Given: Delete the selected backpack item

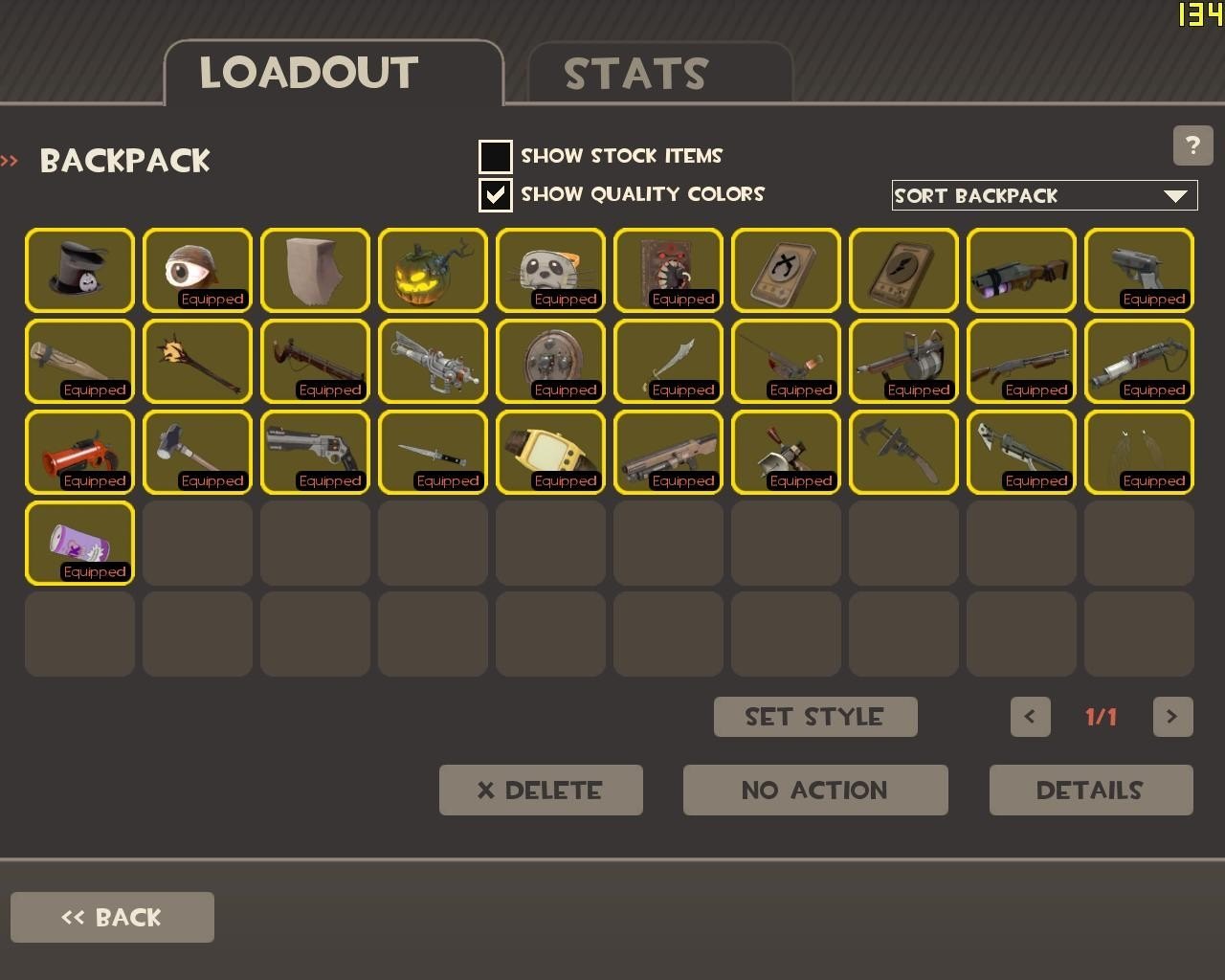Looking at the screenshot, I should (x=541, y=791).
